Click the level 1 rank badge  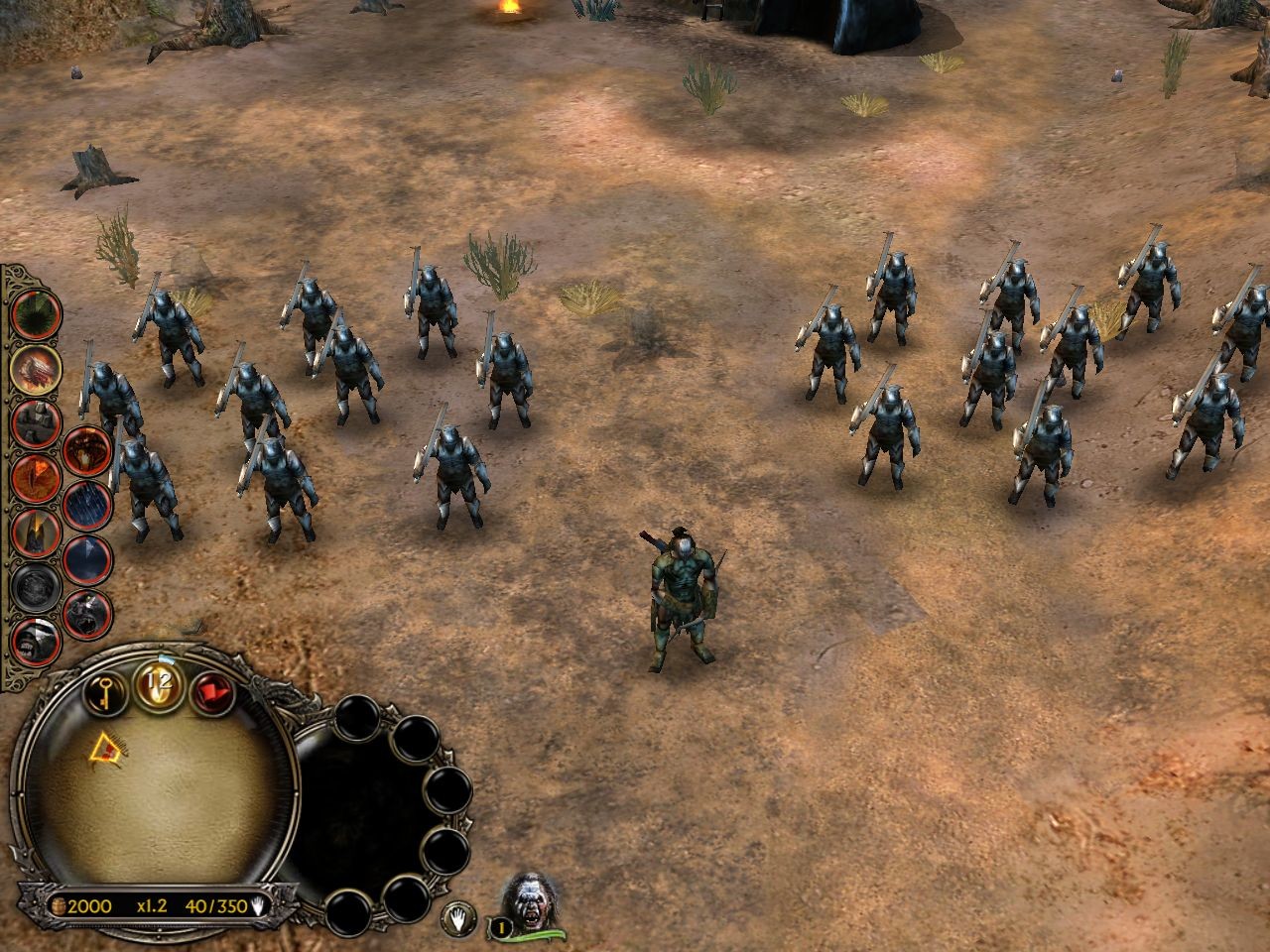[x=500, y=926]
